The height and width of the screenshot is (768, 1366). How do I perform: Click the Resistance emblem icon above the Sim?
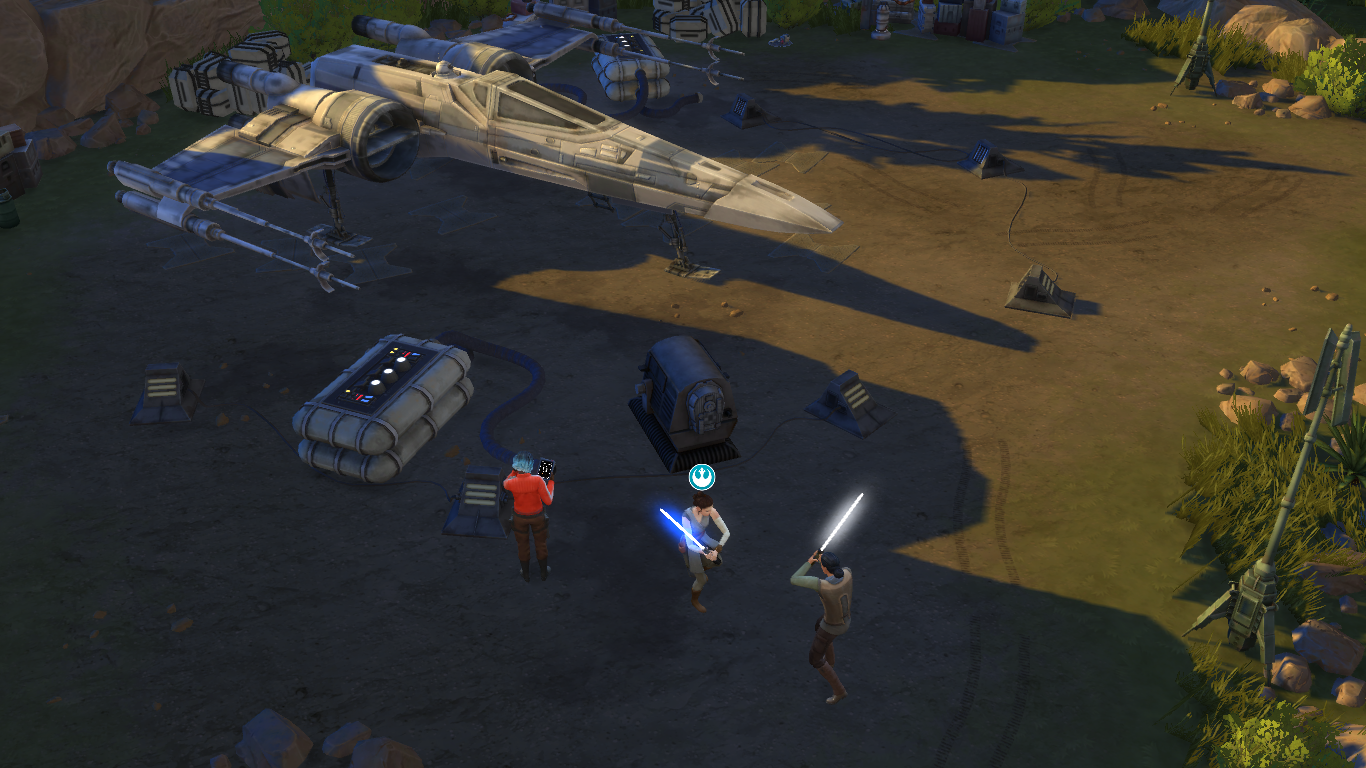702,477
